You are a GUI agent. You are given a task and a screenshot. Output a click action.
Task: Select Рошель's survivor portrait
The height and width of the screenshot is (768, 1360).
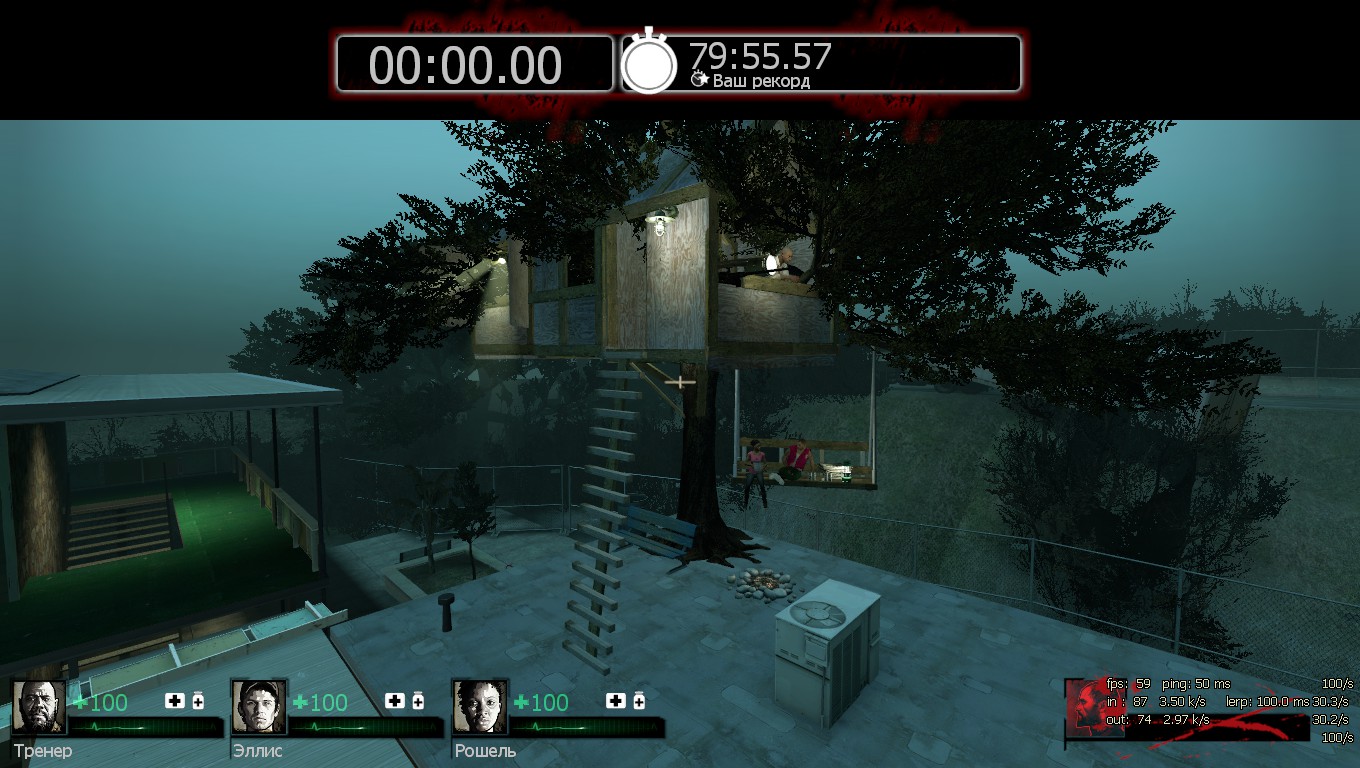click(x=480, y=707)
